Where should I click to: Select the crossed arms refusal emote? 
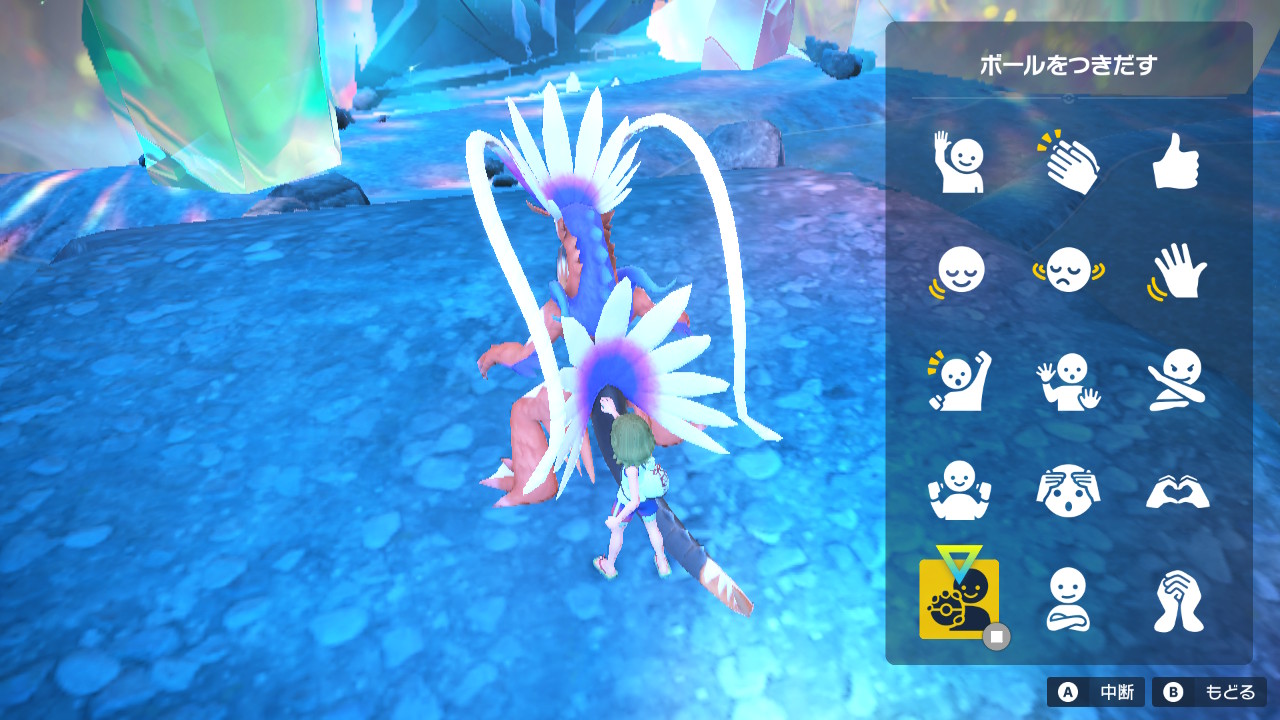coord(1179,380)
